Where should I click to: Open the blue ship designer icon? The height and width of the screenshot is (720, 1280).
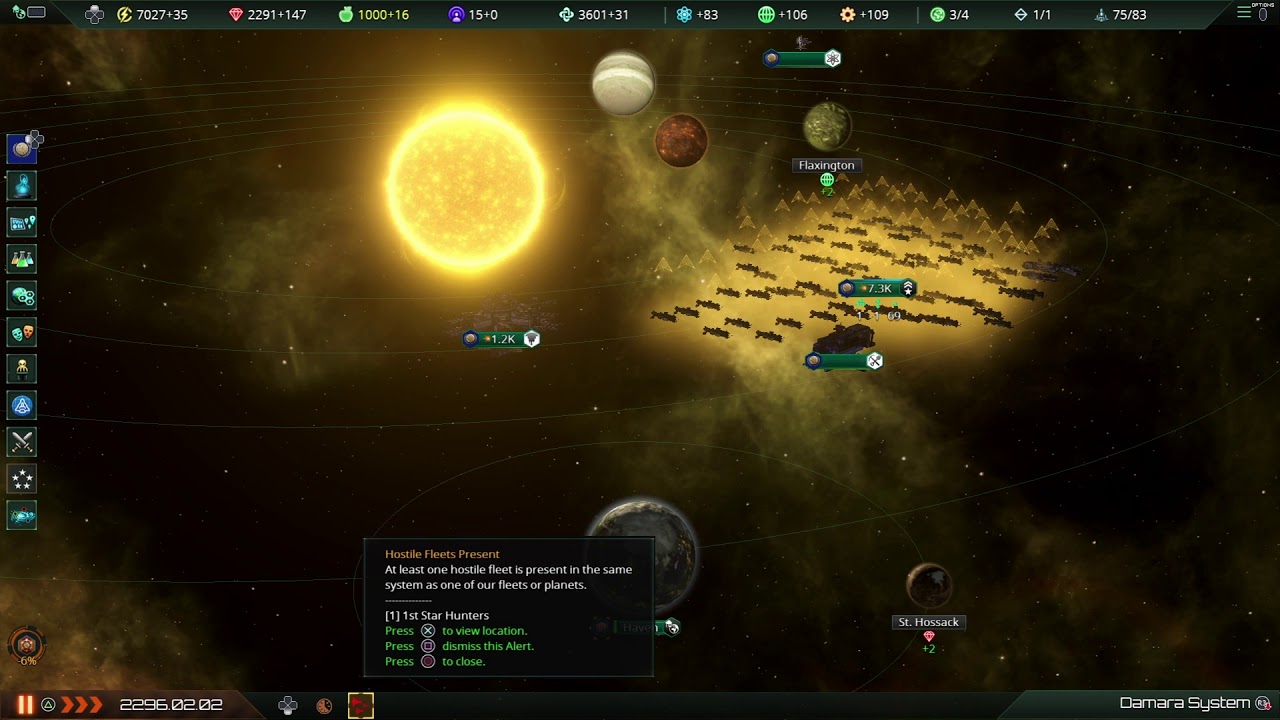click(x=22, y=405)
